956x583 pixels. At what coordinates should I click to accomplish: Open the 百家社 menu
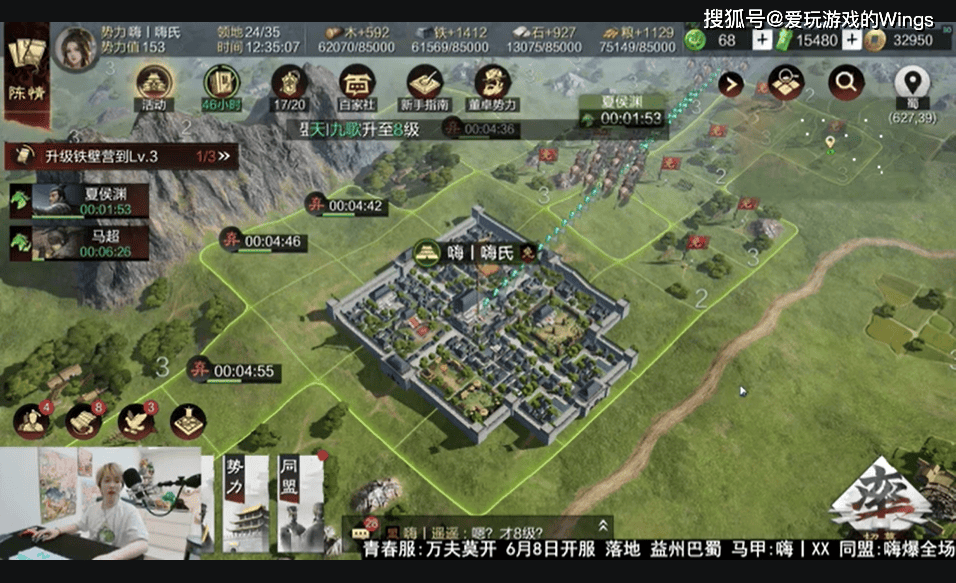click(356, 85)
